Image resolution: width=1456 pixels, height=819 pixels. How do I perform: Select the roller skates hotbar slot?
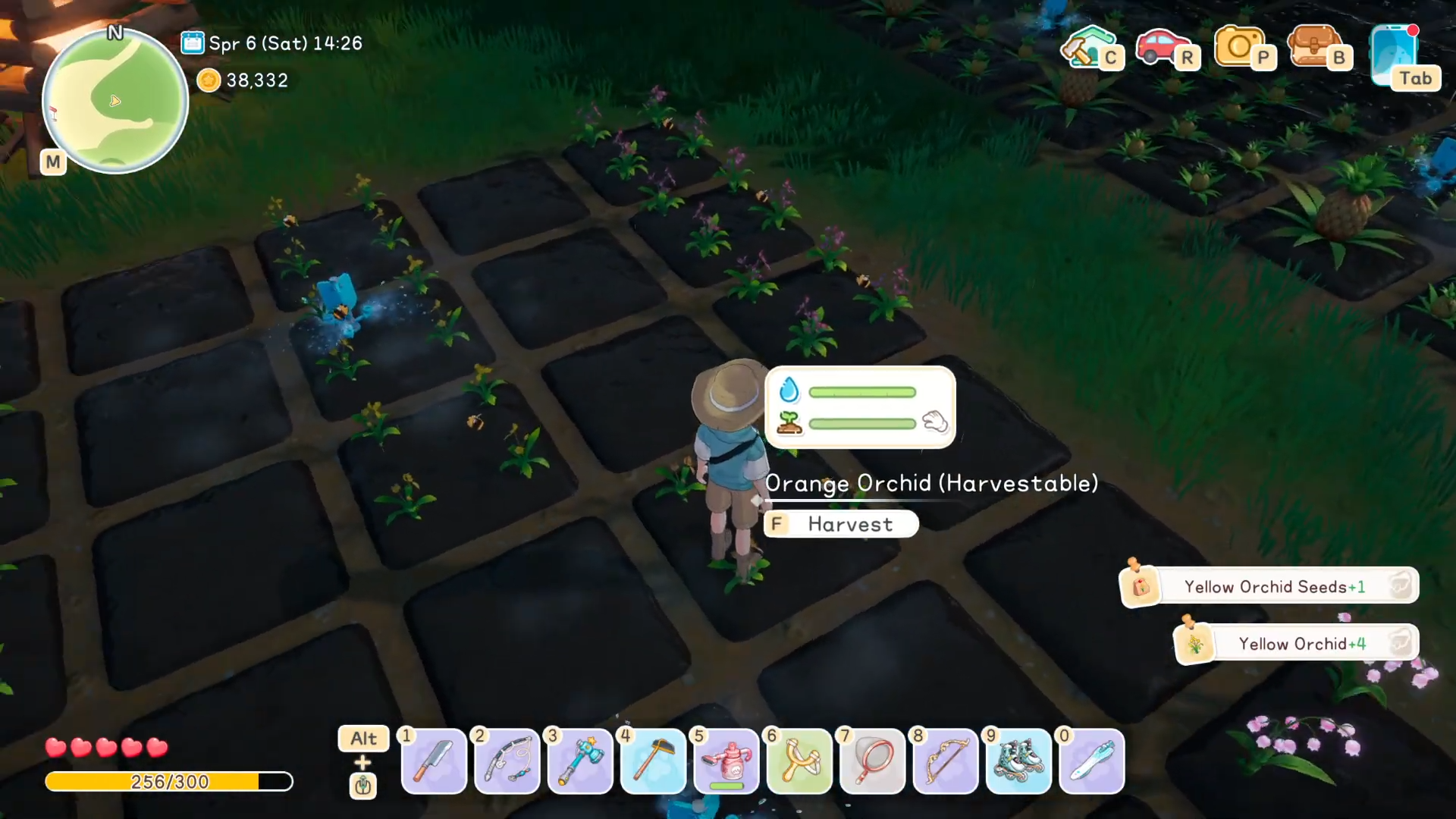(1018, 761)
